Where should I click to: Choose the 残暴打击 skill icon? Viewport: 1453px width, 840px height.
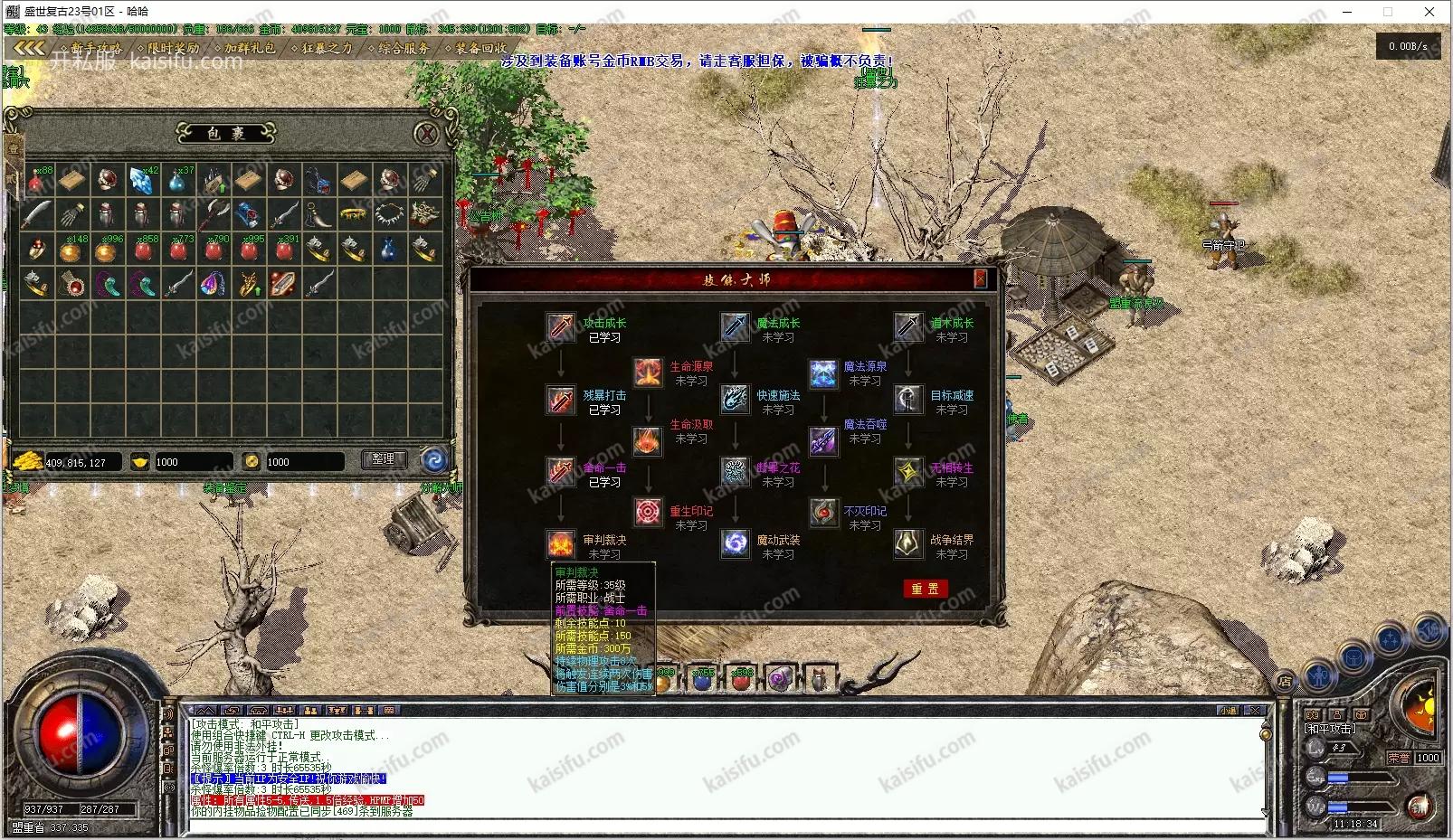point(561,401)
